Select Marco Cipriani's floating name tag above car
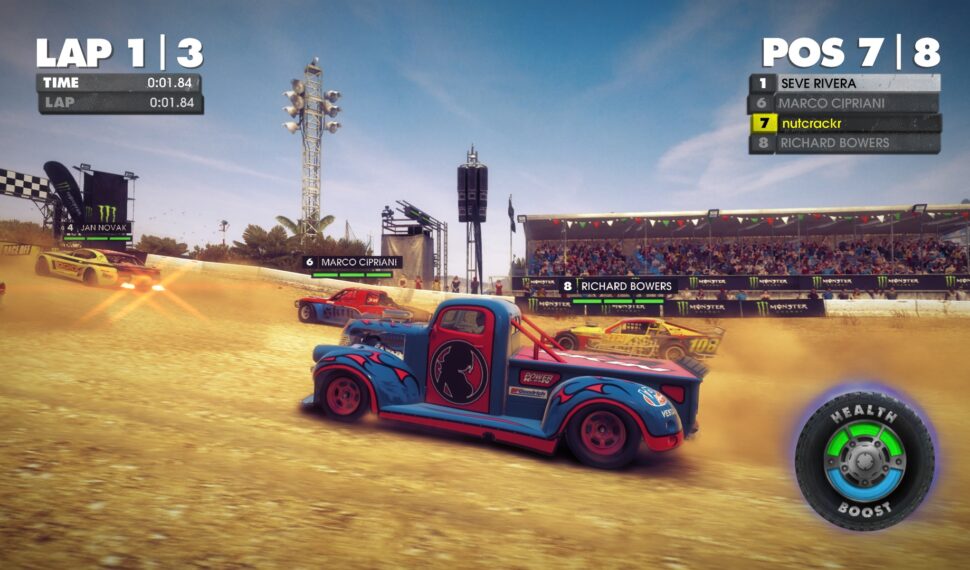This screenshot has width=970, height=570. pos(353,262)
